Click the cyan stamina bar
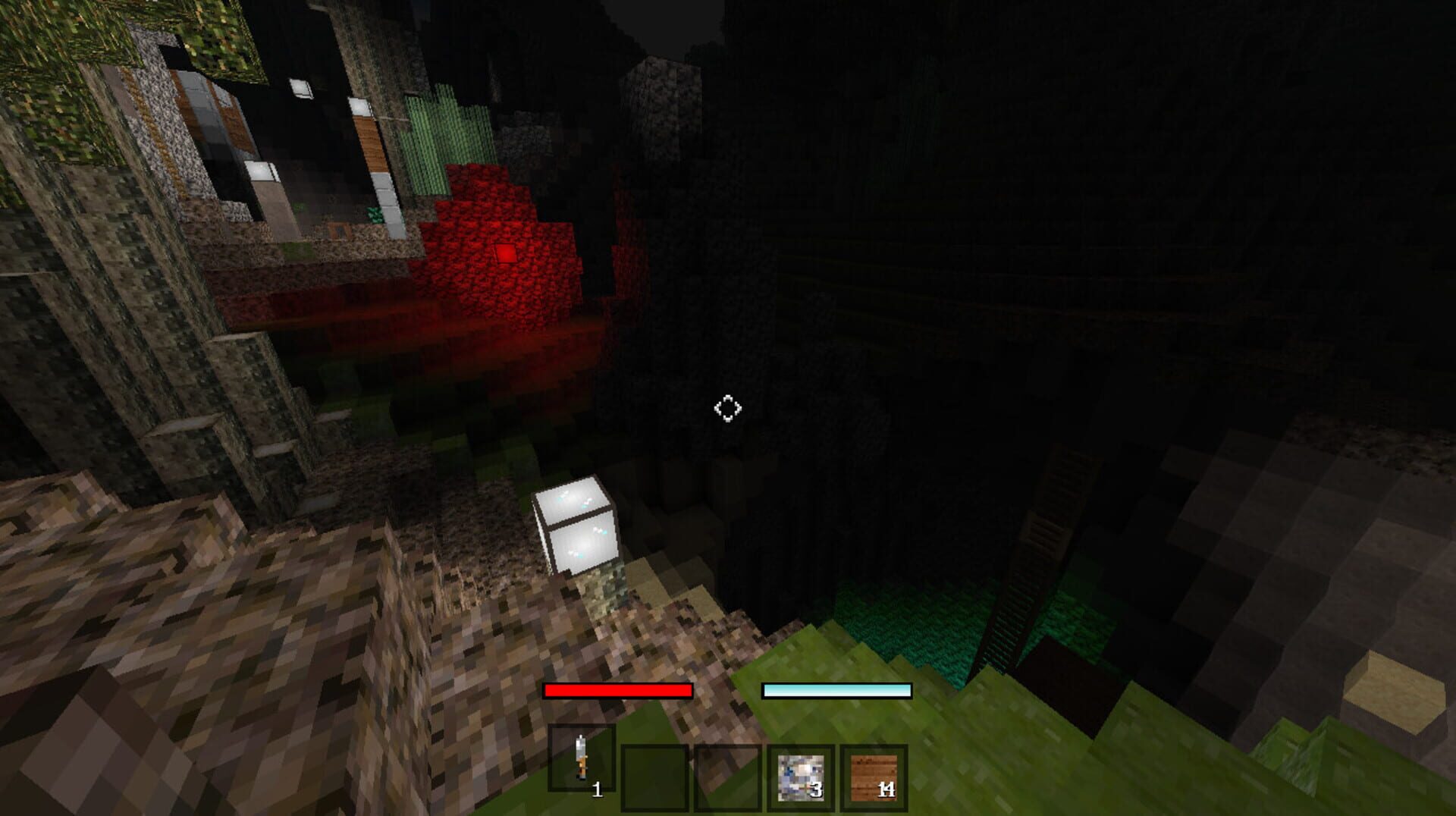Viewport: 1456px width, 816px height. [x=838, y=690]
